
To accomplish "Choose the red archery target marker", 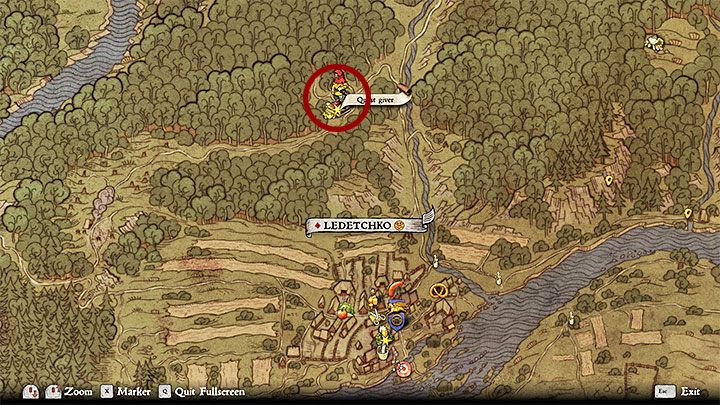I will [403, 369].
